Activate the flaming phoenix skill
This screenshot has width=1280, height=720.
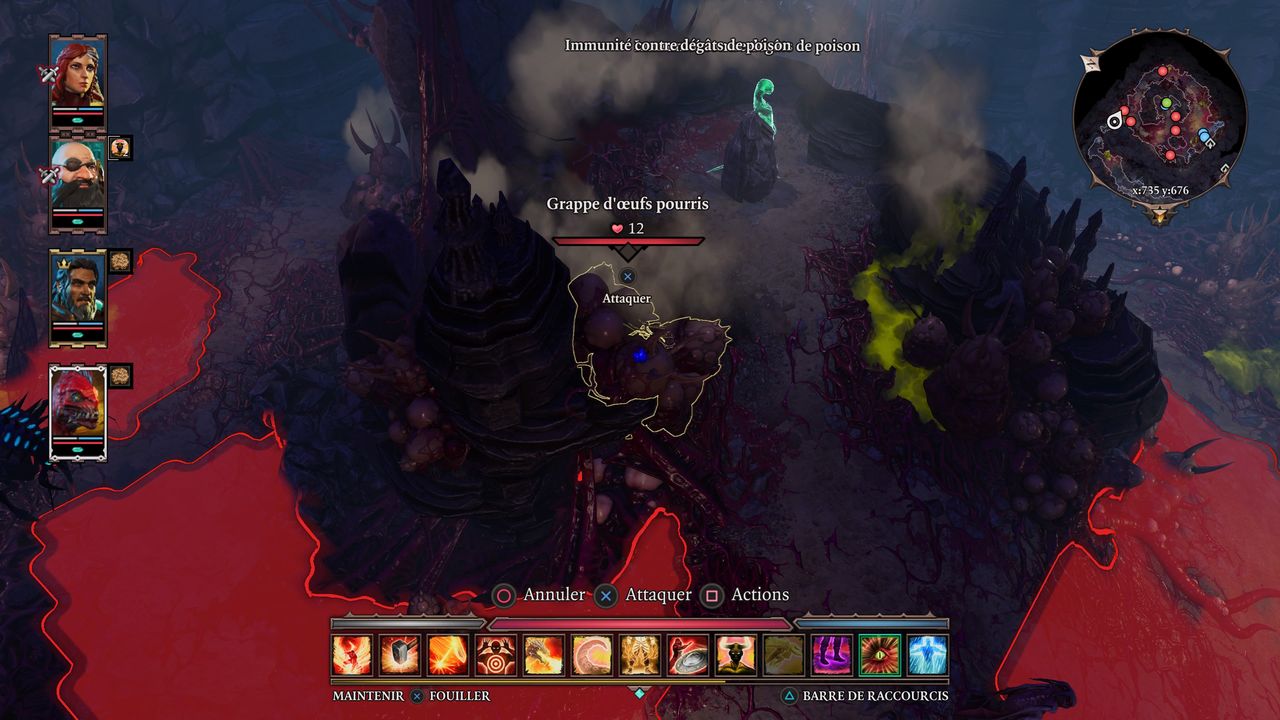[352, 655]
